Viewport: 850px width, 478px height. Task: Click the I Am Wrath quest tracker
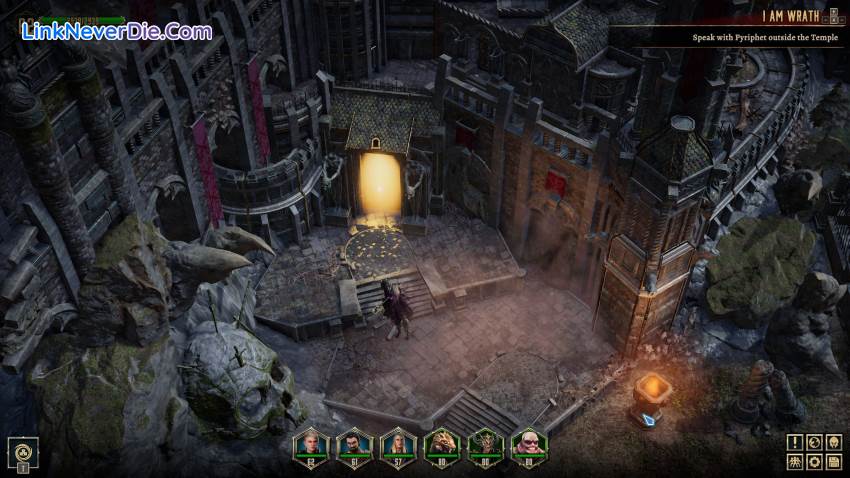(x=792, y=16)
